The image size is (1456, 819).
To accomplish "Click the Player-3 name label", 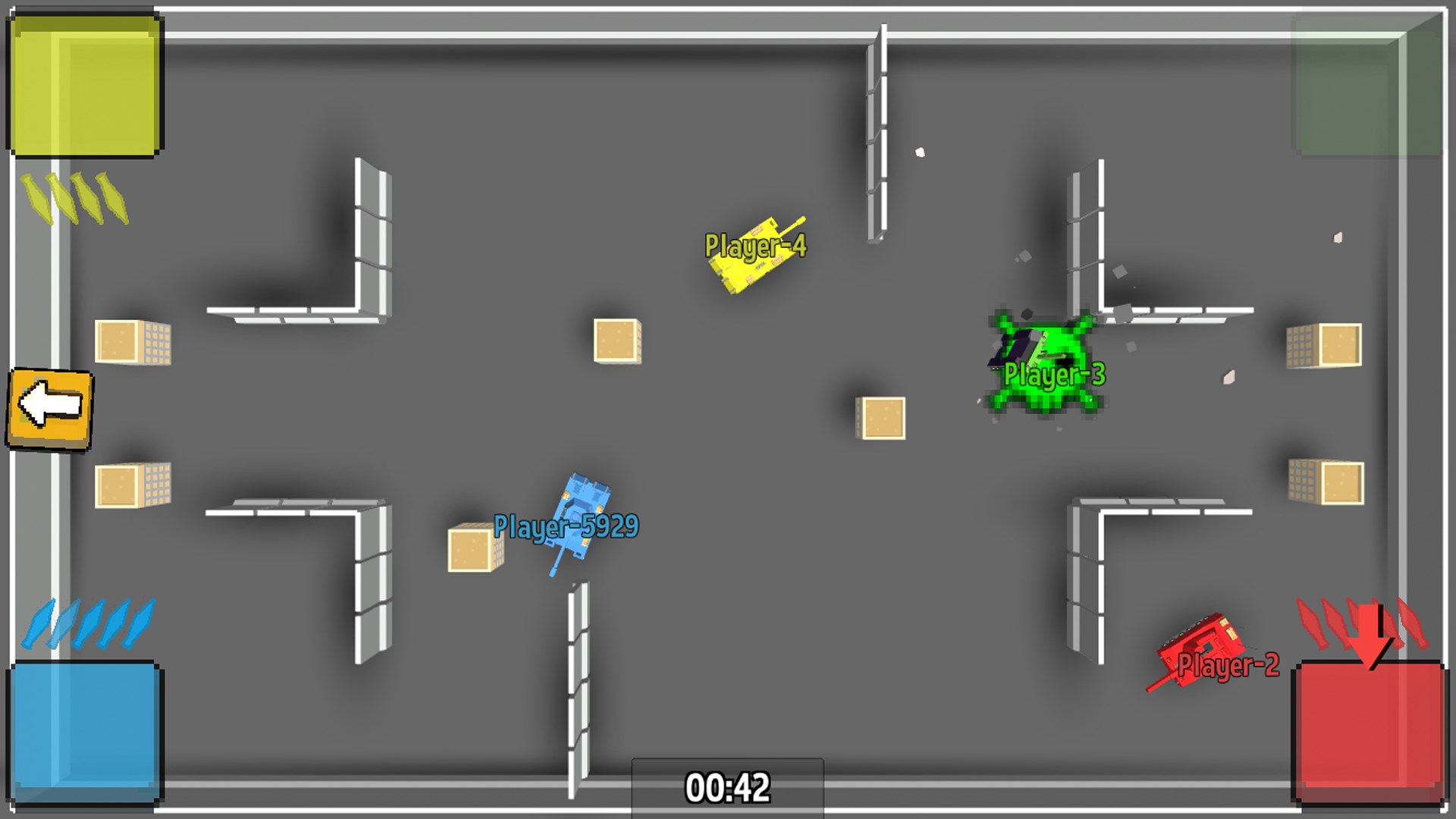I will click(x=1056, y=372).
